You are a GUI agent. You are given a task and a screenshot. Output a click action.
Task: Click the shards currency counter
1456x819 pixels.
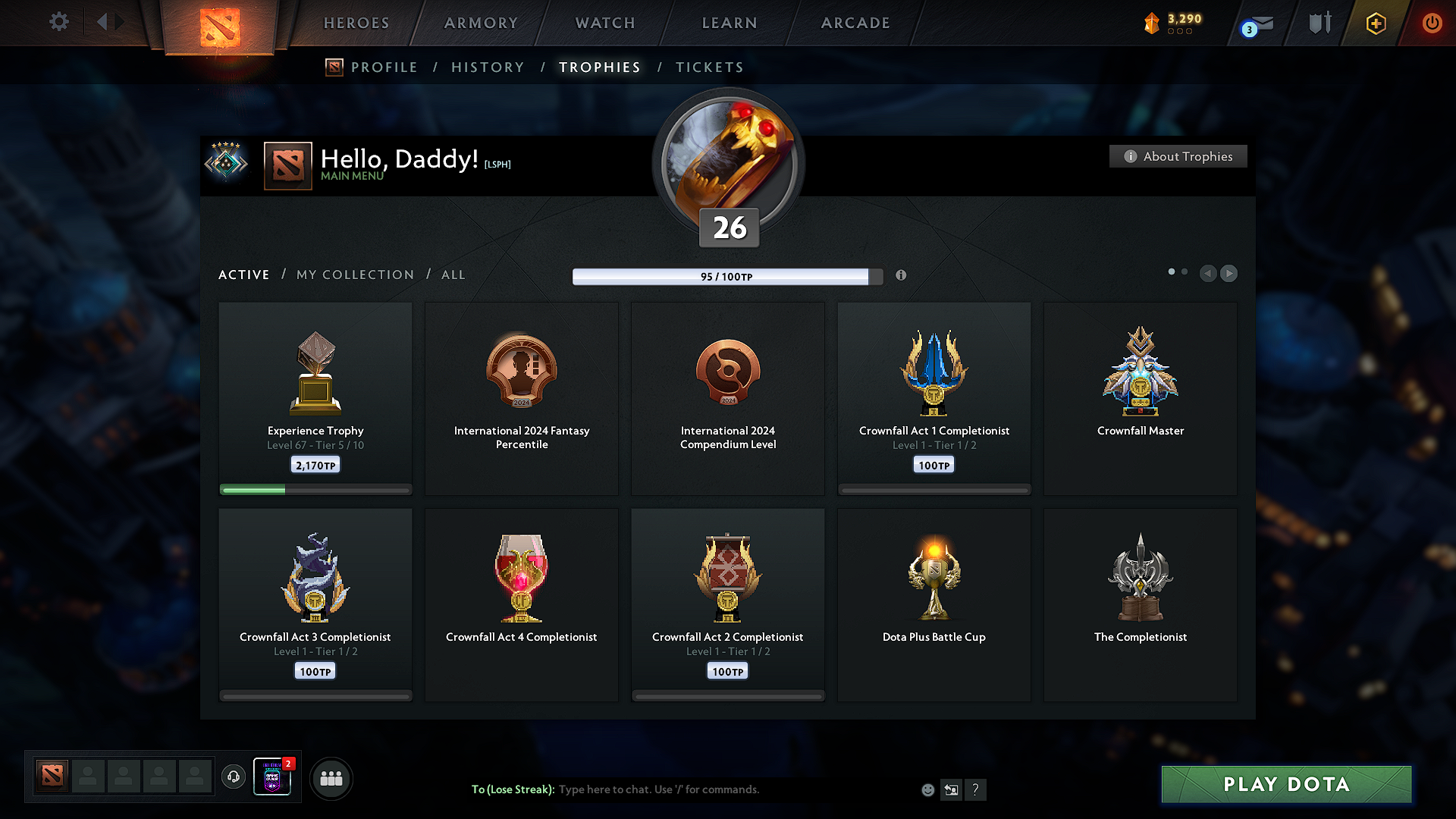pyautogui.click(x=1174, y=23)
